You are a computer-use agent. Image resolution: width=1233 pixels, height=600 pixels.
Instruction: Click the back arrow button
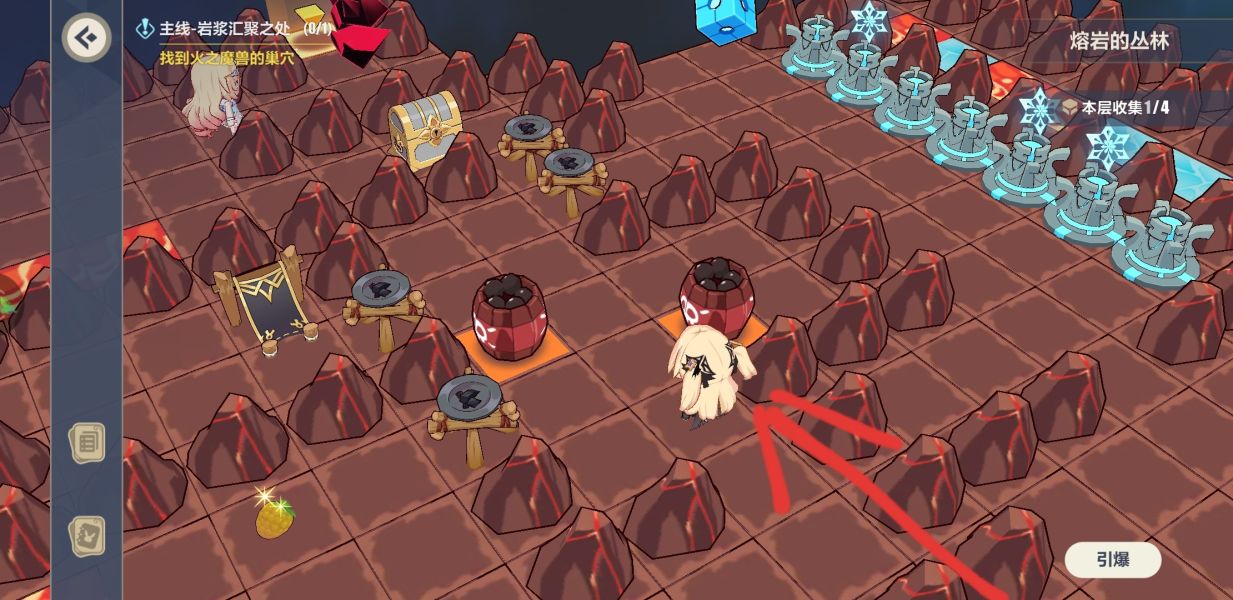click(87, 39)
